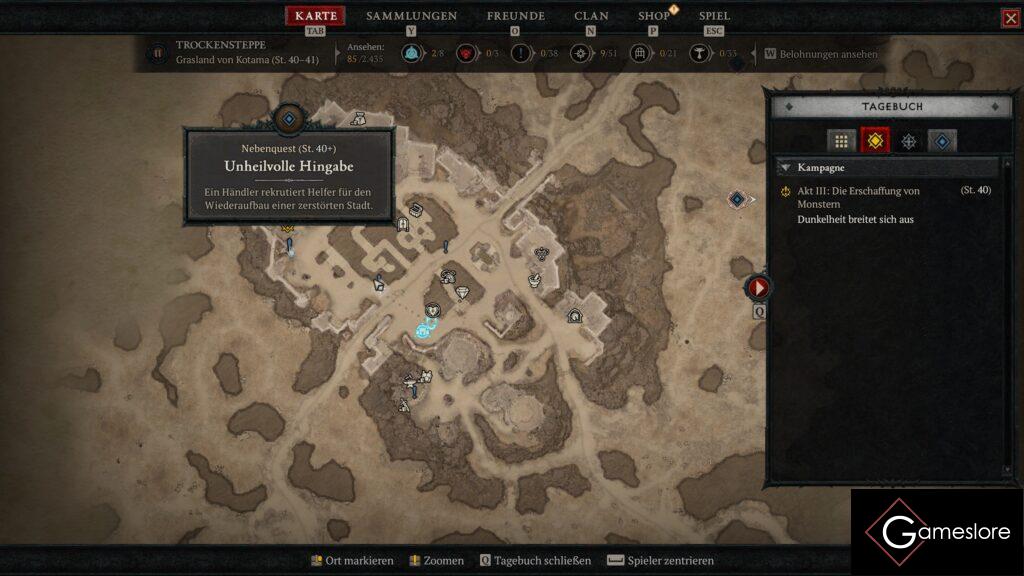Open the Sammlungen tab
Viewport: 1024px width, 576px height.
coord(411,16)
